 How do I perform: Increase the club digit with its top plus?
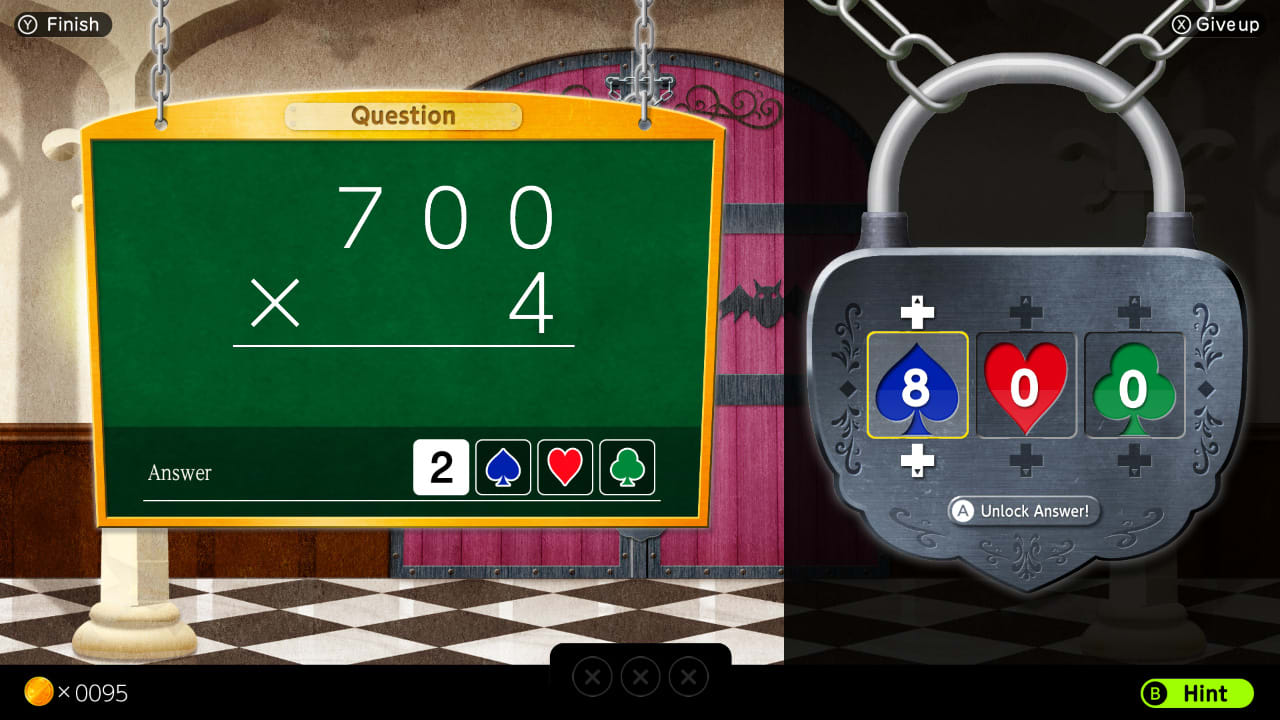pos(1134,310)
